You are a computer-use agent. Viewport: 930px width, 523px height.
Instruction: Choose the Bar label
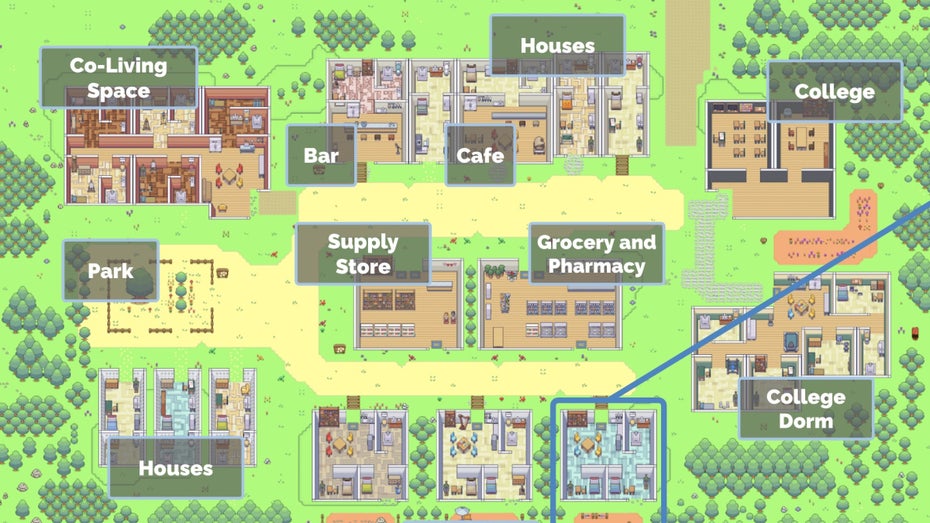point(322,155)
